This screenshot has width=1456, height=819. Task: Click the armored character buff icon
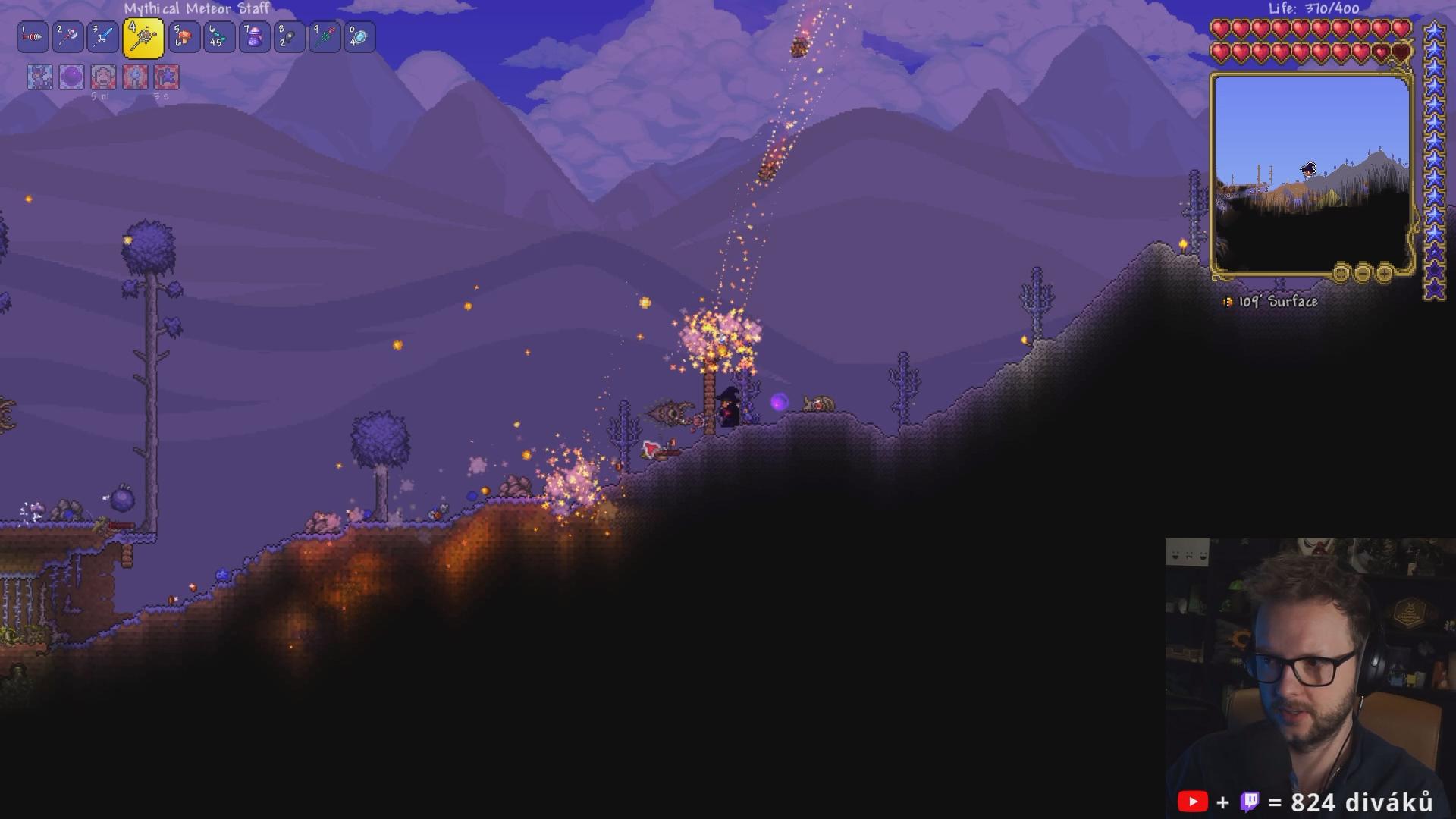pos(39,77)
